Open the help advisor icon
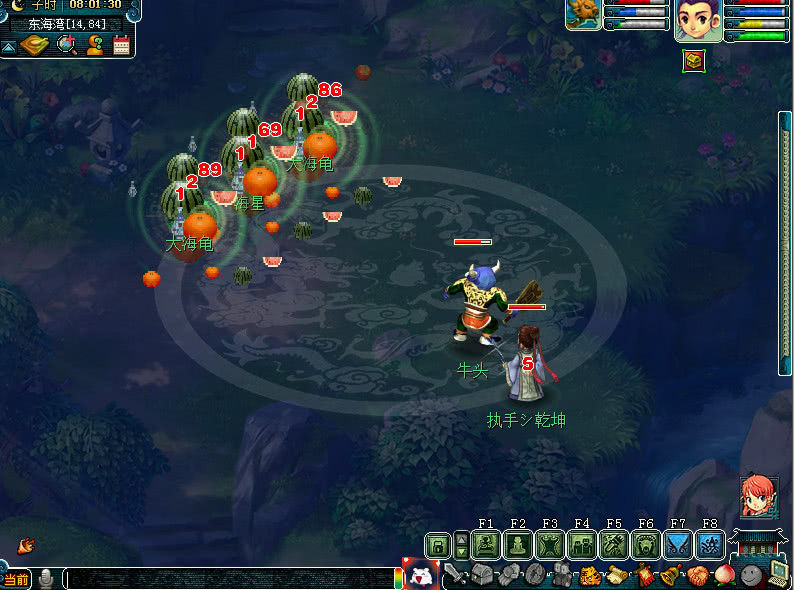Image resolution: width=794 pixels, height=590 pixels. (x=96, y=45)
